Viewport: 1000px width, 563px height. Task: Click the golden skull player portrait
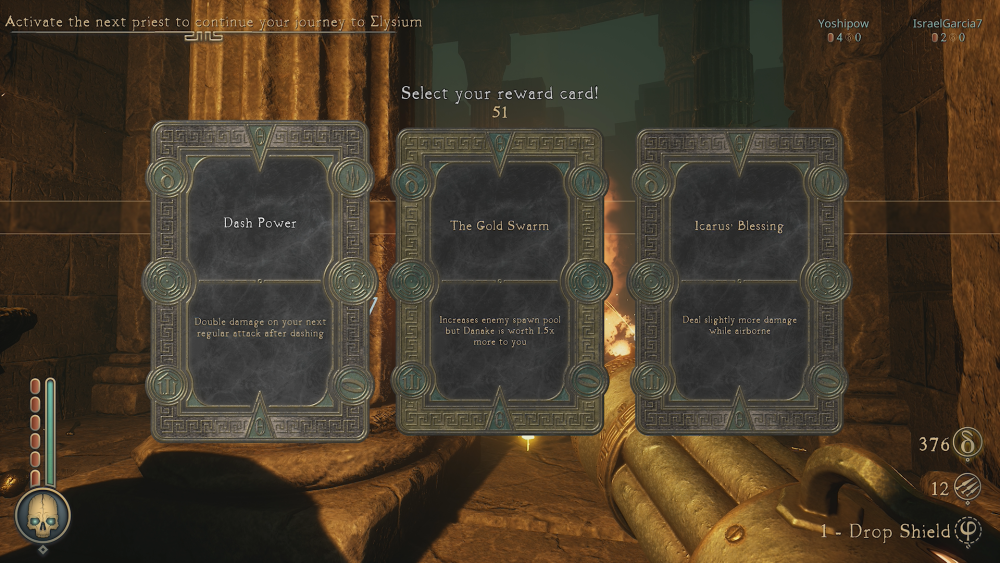(x=43, y=515)
